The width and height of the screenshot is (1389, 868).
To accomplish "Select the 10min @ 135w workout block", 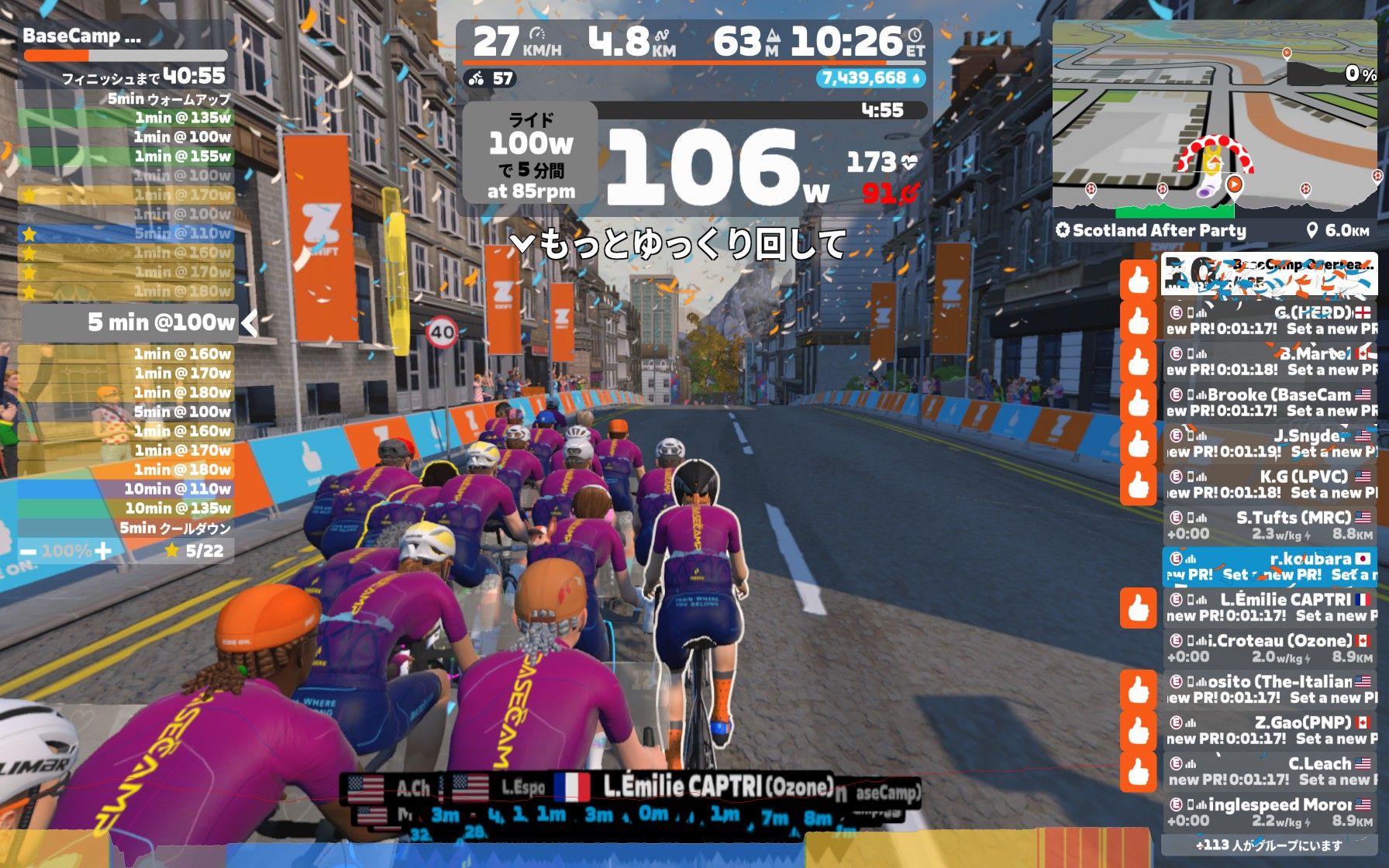I will pyautogui.click(x=126, y=508).
